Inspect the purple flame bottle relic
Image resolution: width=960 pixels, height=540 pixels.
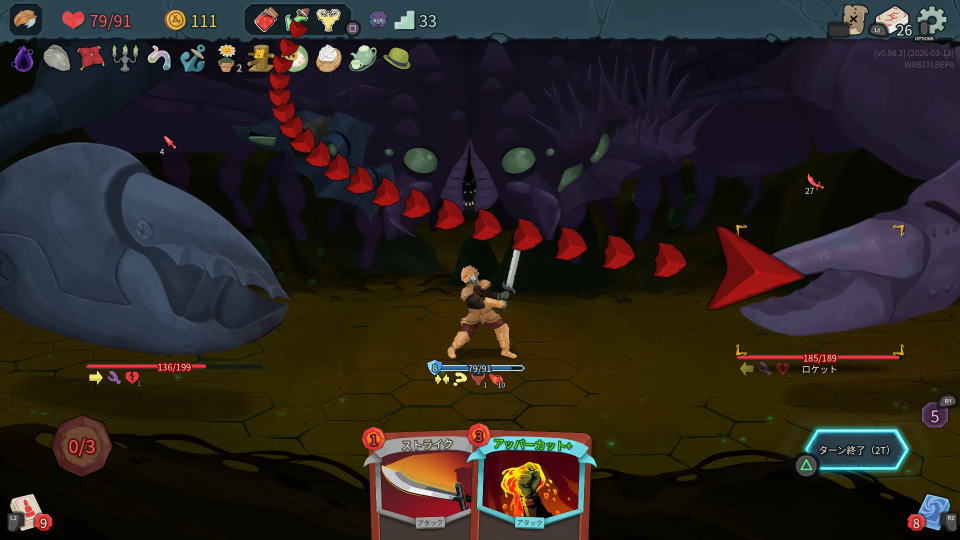(23, 59)
